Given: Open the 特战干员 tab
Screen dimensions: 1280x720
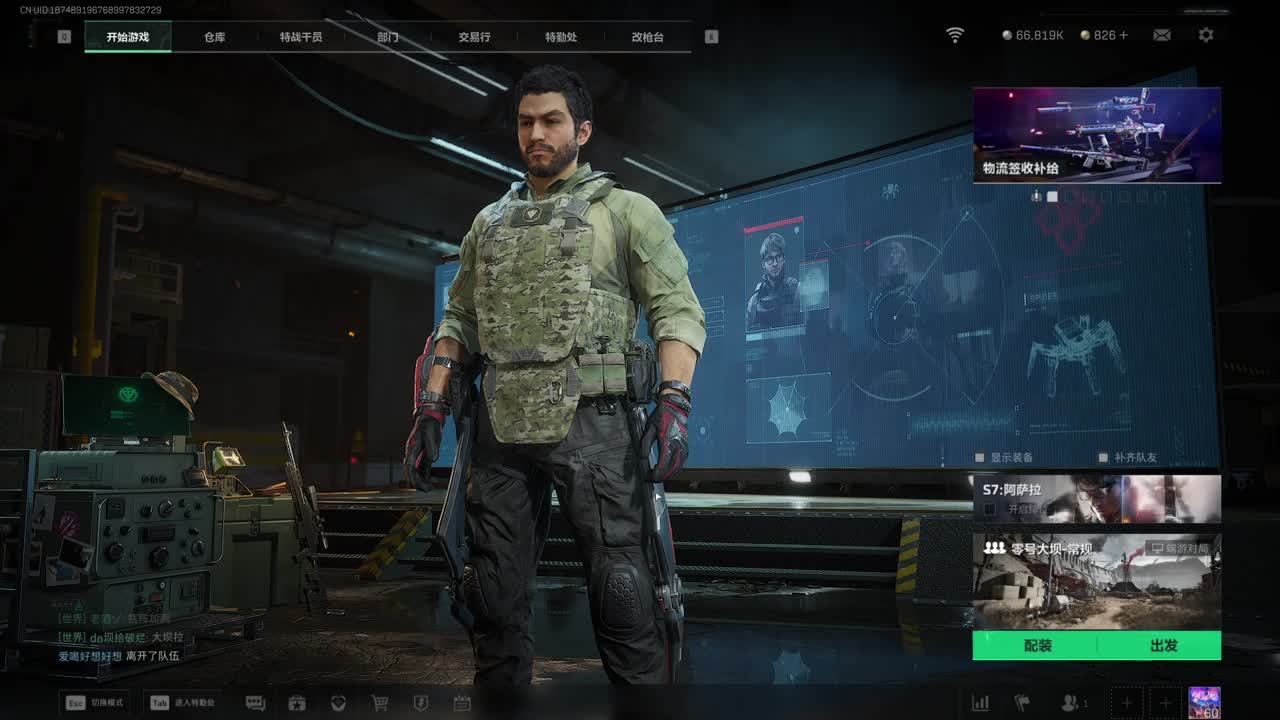Looking at the screenshot, I should click(x=301, y=37).
